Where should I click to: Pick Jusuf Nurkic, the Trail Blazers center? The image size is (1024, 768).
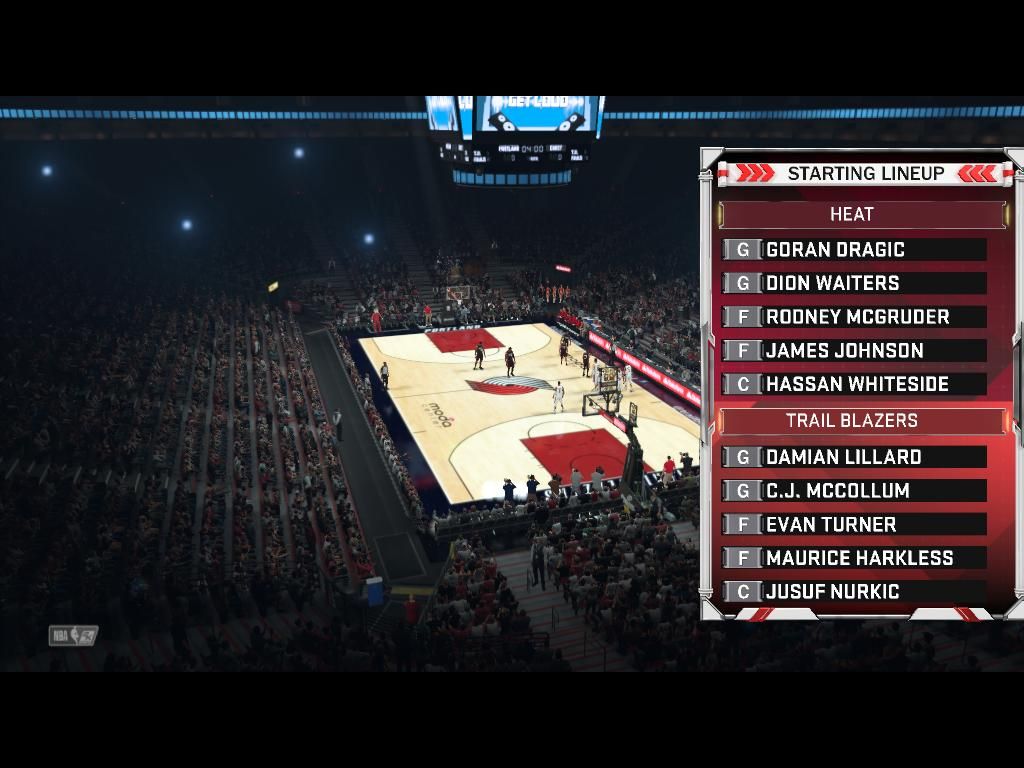[x=854, y=592]
